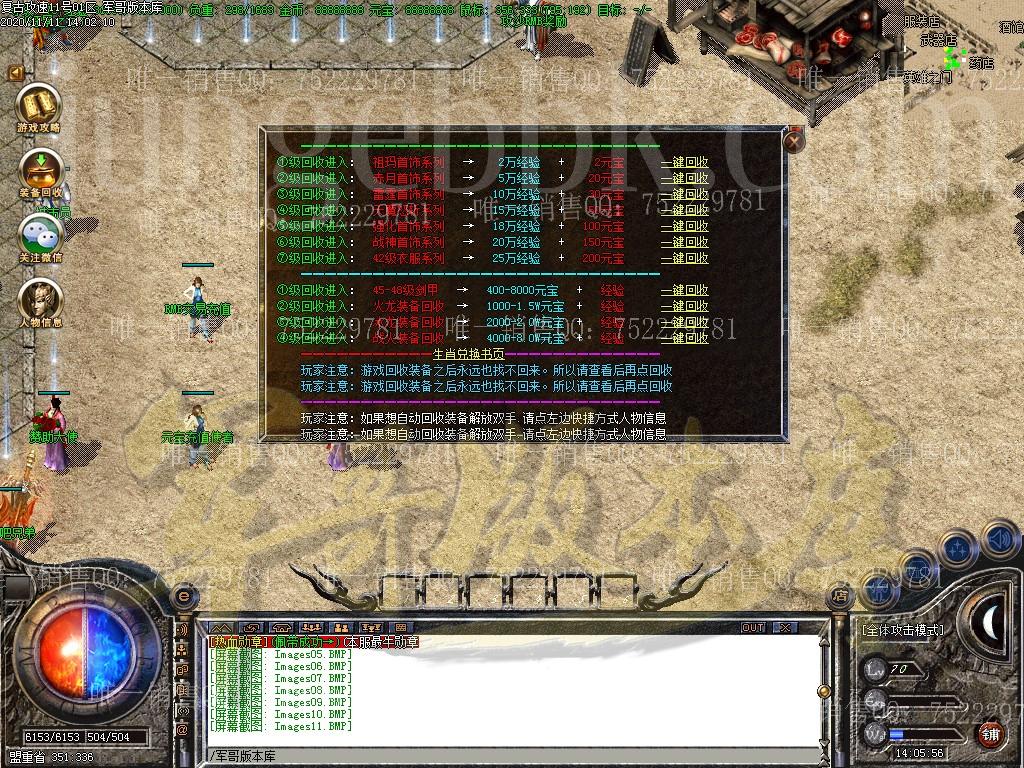Open the 人物信息 character info icon
Image resolution: width=1024 pixels, height=768 pixels.
[40, 301]
